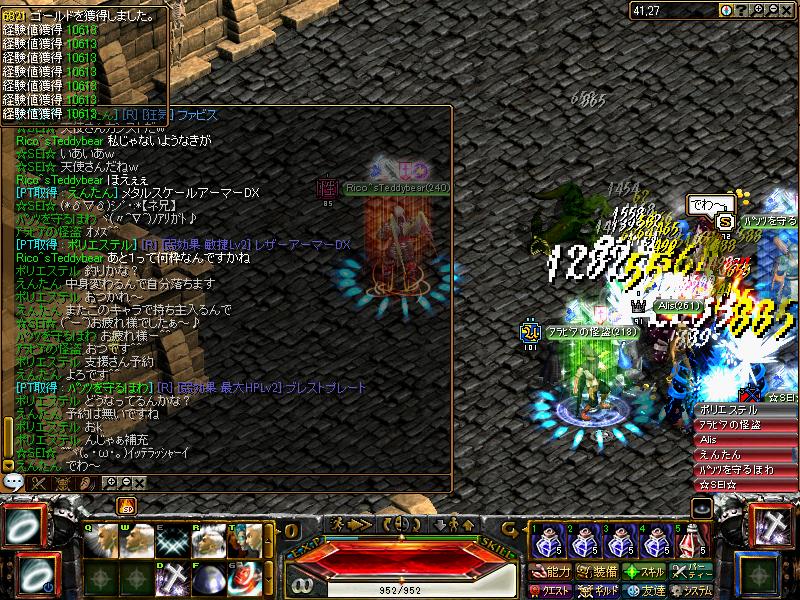Use the red potion in belt slot 5

coord(689,542)
